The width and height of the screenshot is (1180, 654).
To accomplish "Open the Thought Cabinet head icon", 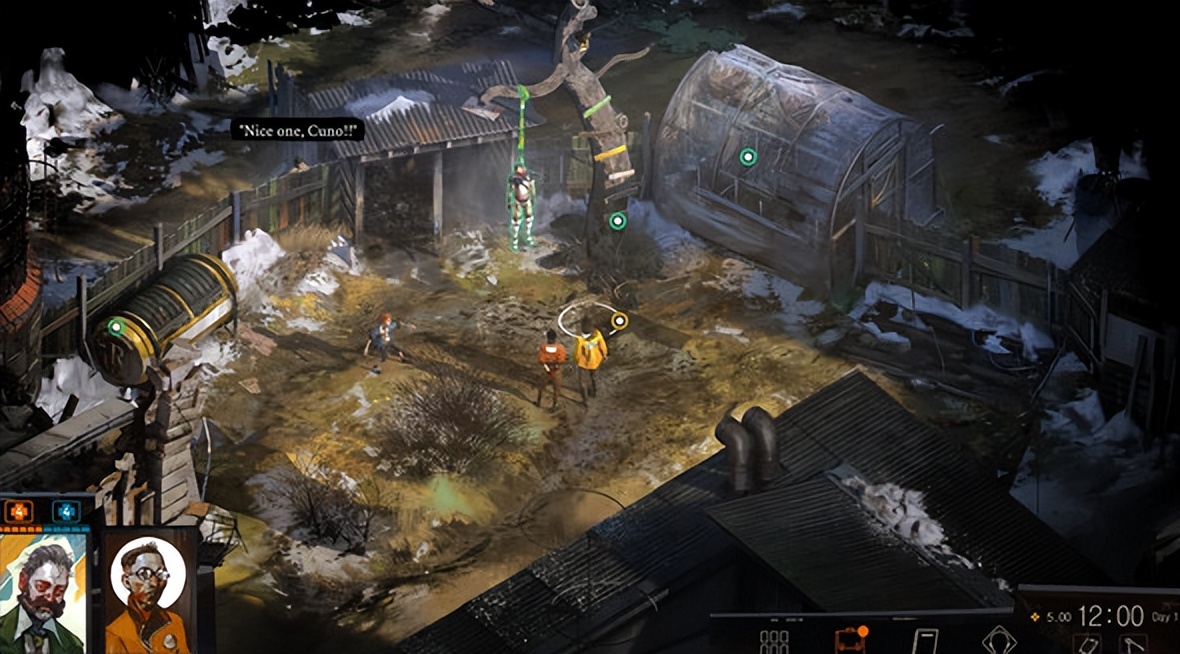I will (999, 640).
